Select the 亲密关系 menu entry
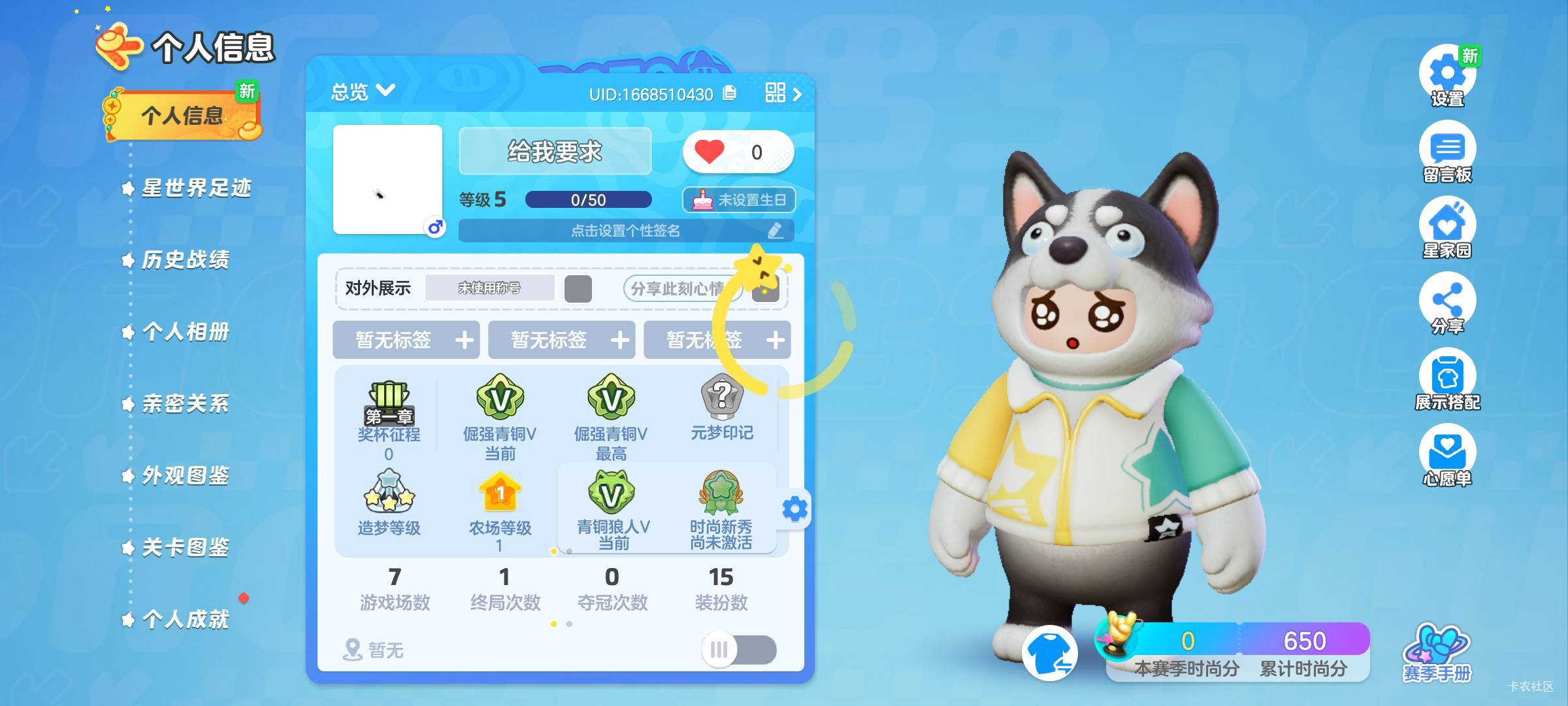Screen dimensions: 1568x706 185,404
